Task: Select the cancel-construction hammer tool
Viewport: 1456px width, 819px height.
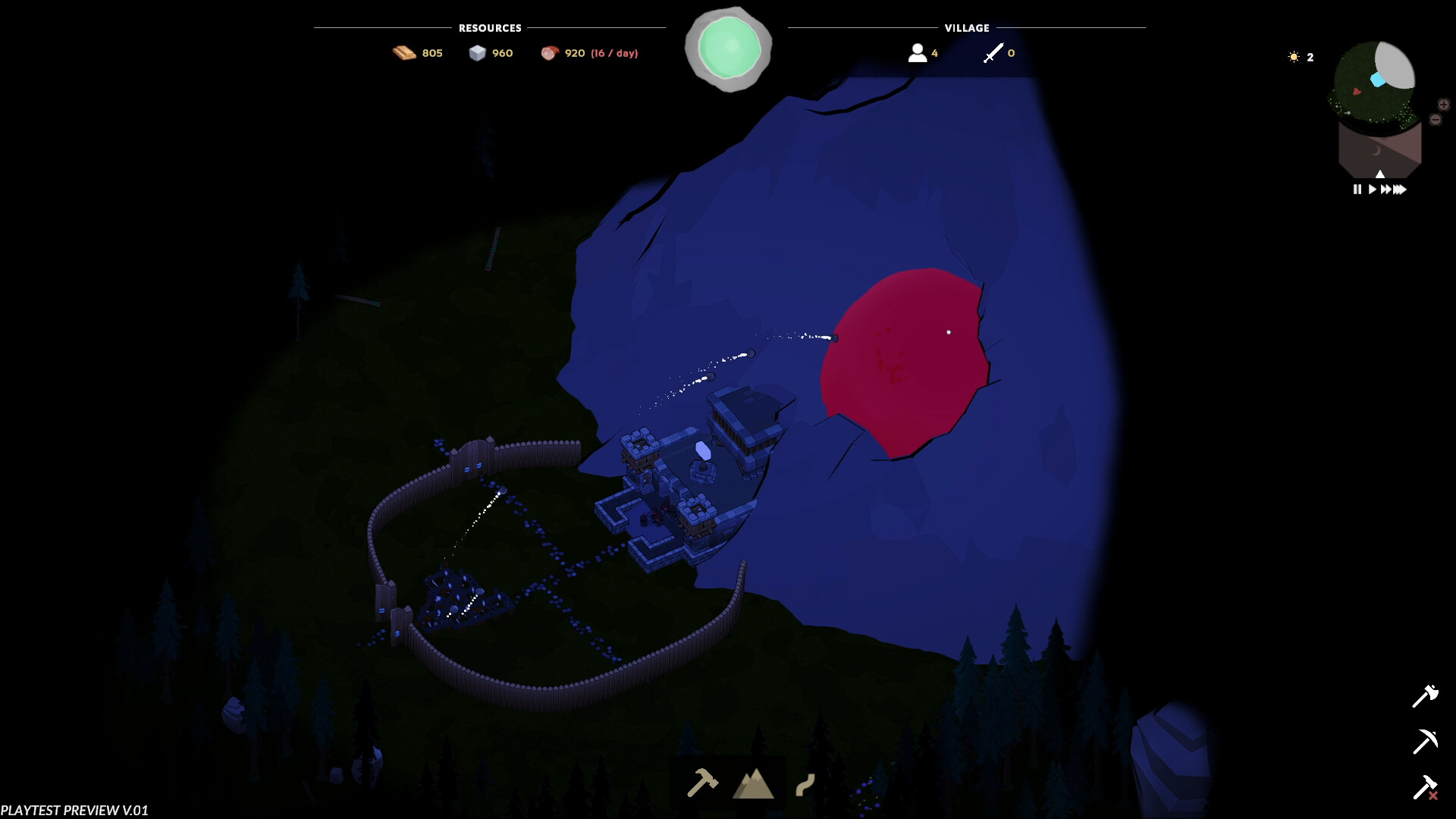Action: click(1426, 786)
